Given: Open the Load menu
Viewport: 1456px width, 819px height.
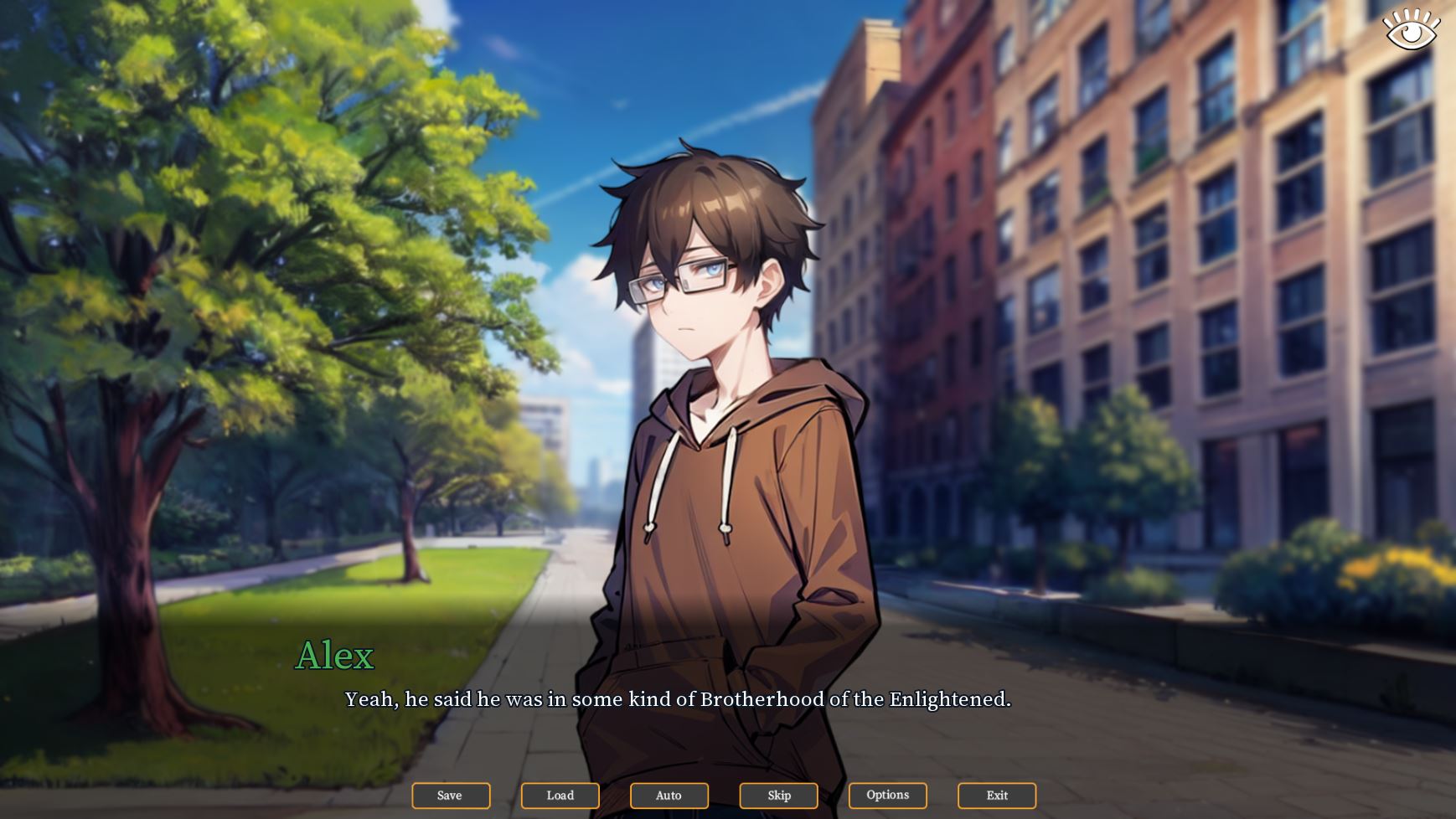Looking at the screenshot, I should pyautogui.click(x=560, y=796).
